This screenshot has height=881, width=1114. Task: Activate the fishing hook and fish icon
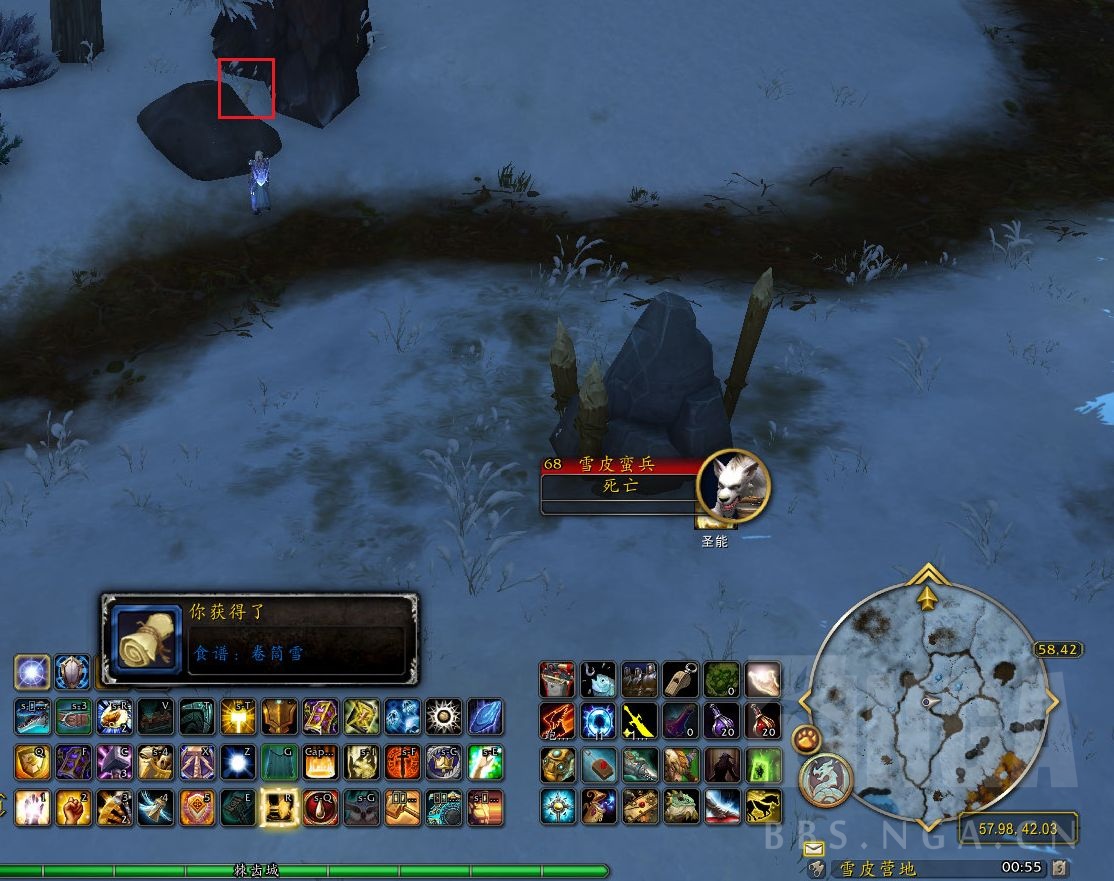pos(598,678)
